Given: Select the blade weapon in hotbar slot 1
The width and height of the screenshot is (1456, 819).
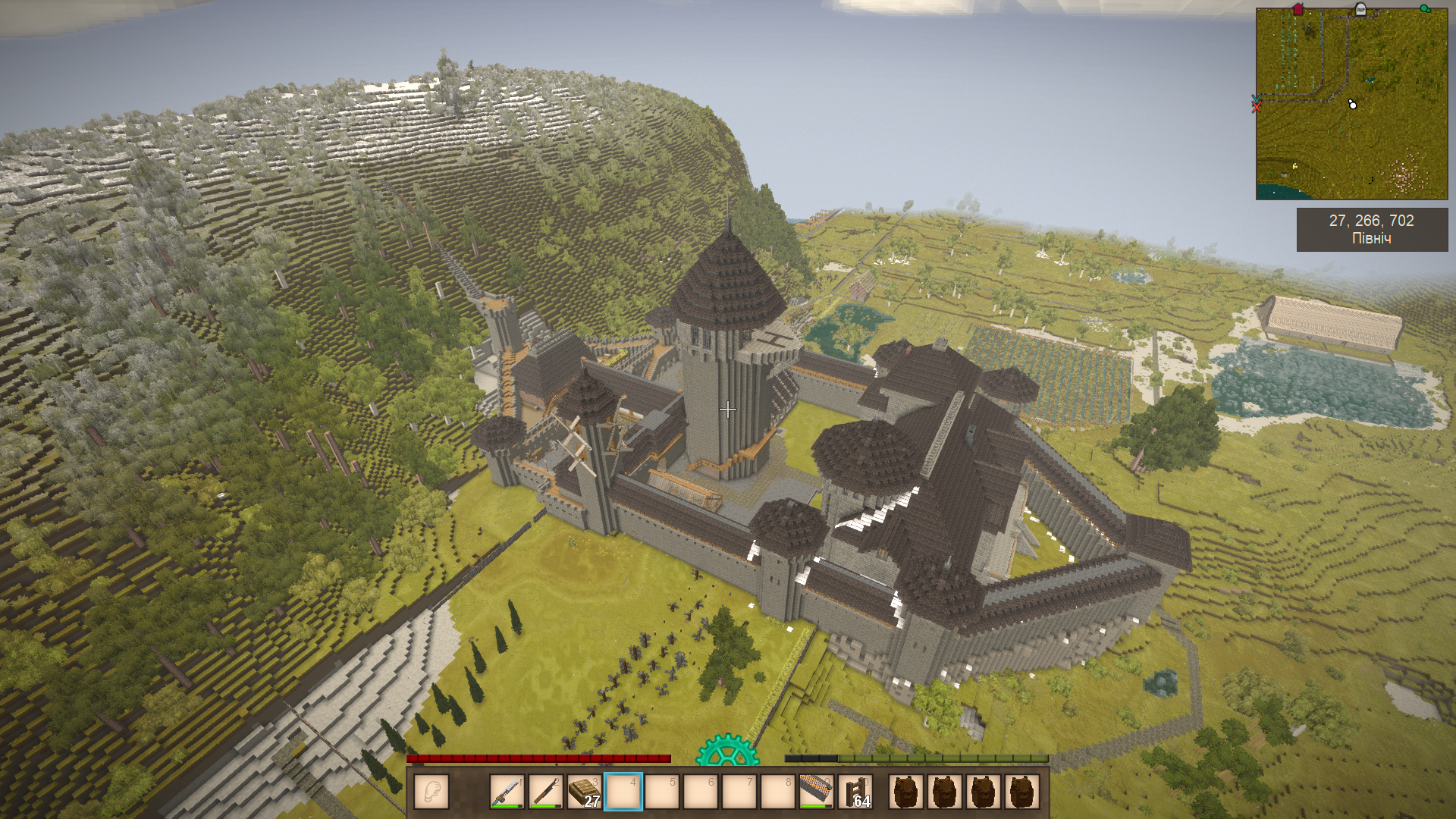Looking at the screenshot, I should pos(507,792).
